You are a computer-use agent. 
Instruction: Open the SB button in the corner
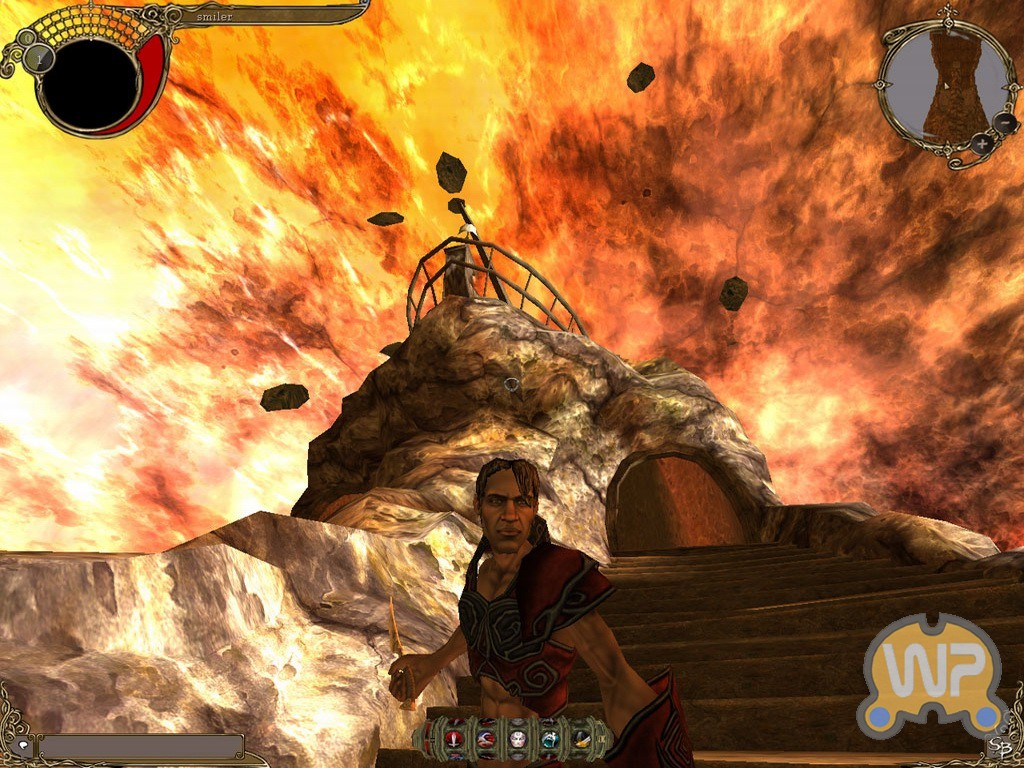[997, 745]
